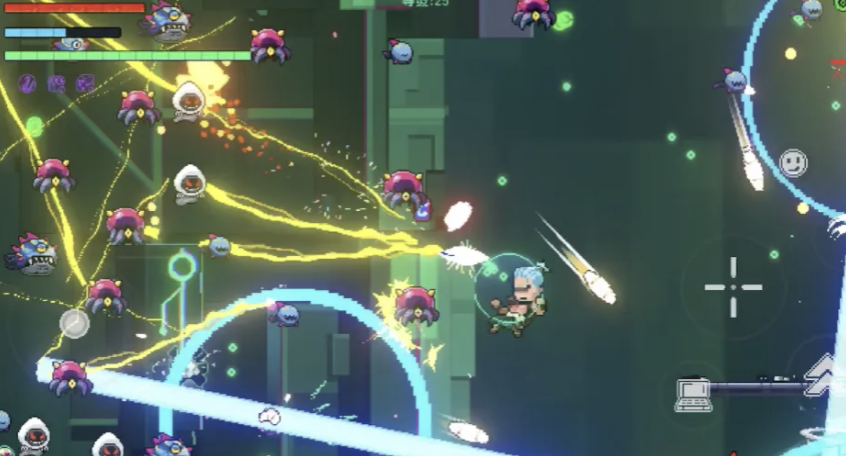Tap the crosshair attack button
Viewport: 846px width, 456px height.
733,287
